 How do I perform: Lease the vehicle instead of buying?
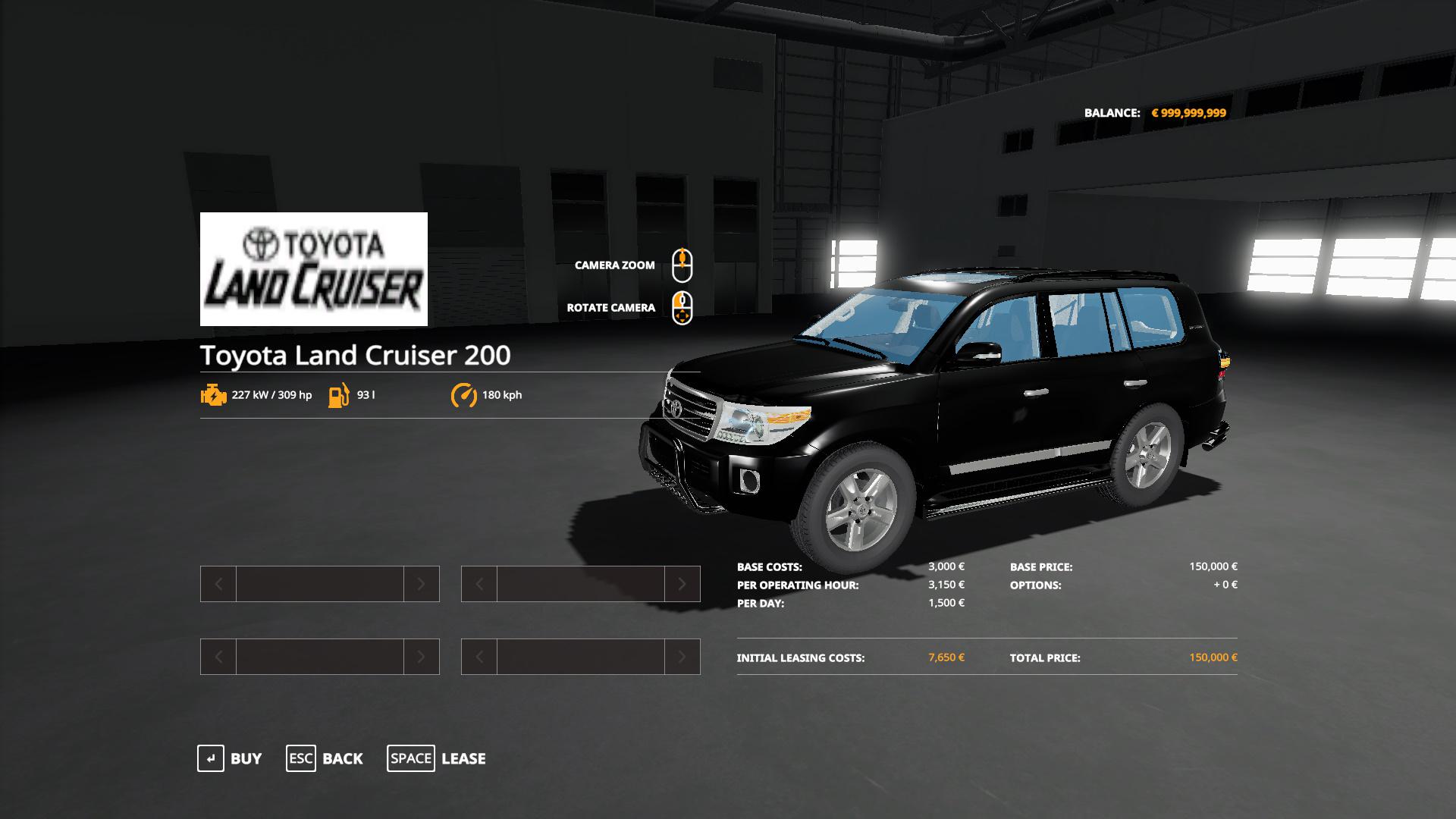pos(437,758)
